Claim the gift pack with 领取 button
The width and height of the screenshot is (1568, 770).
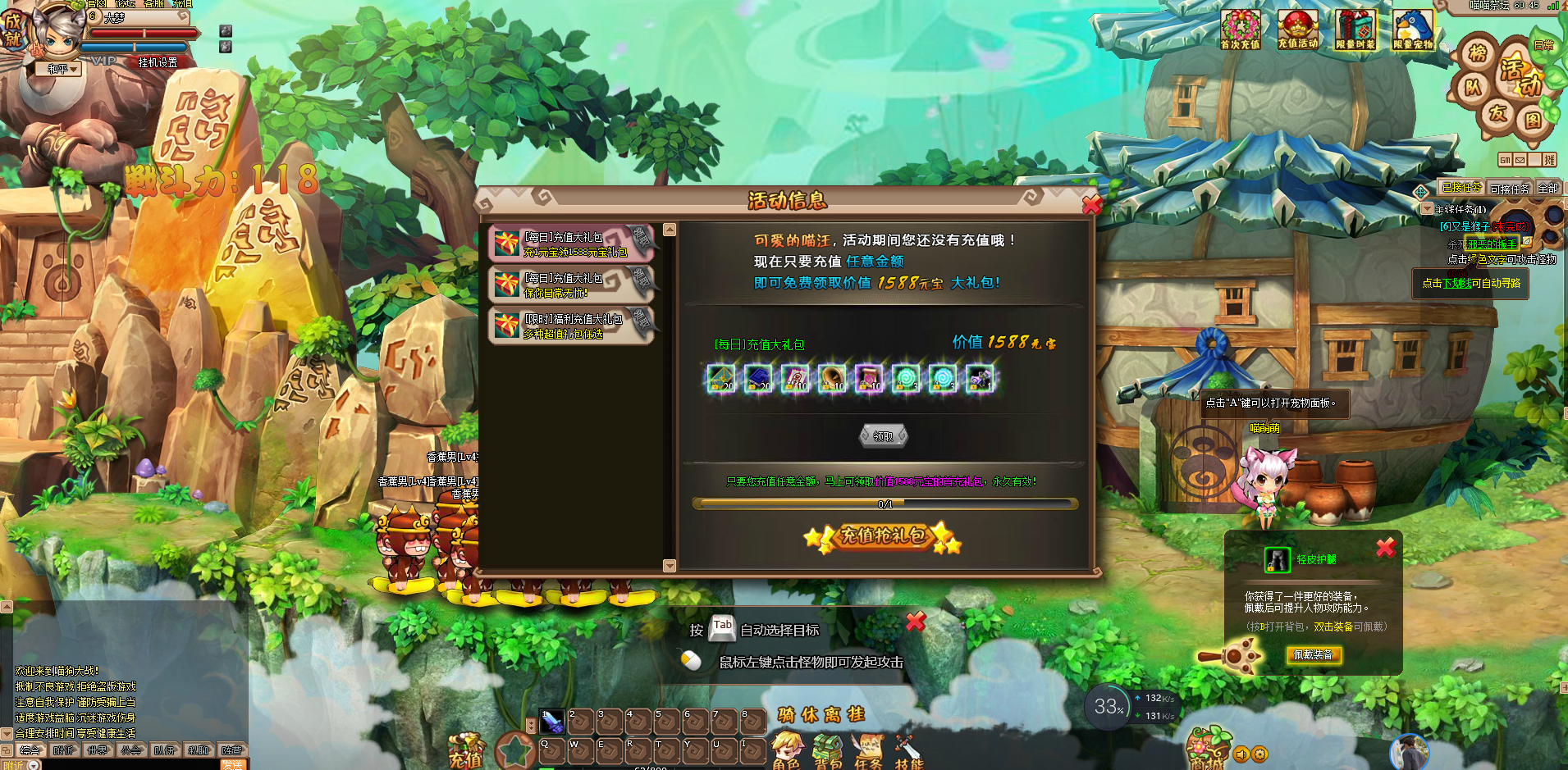click(x=883, y=436)
